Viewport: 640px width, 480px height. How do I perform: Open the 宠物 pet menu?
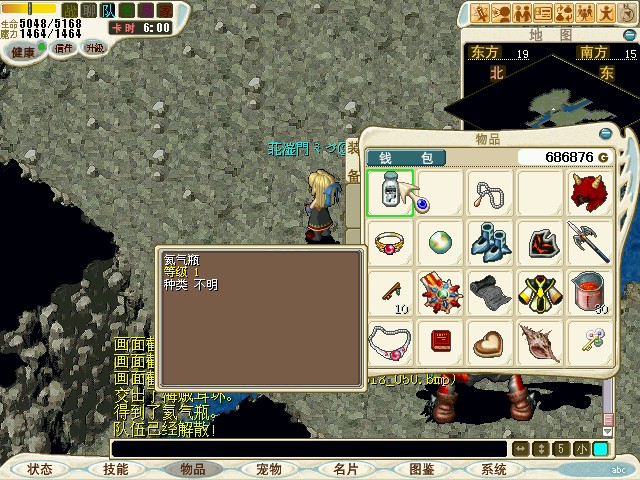coord(268,469)
